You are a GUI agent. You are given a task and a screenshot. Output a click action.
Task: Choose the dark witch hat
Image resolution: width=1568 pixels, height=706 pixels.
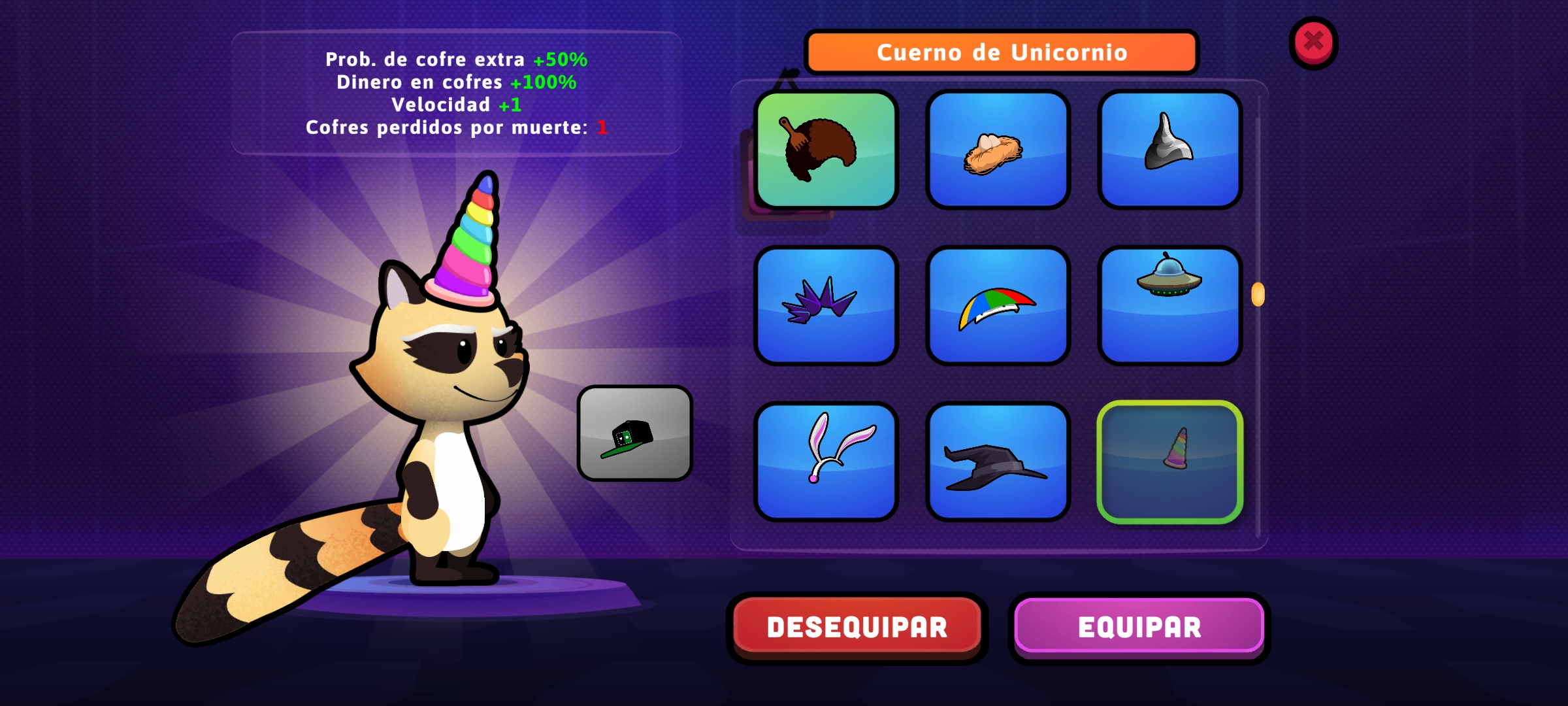pyautogui.click(x=998, y=462)
